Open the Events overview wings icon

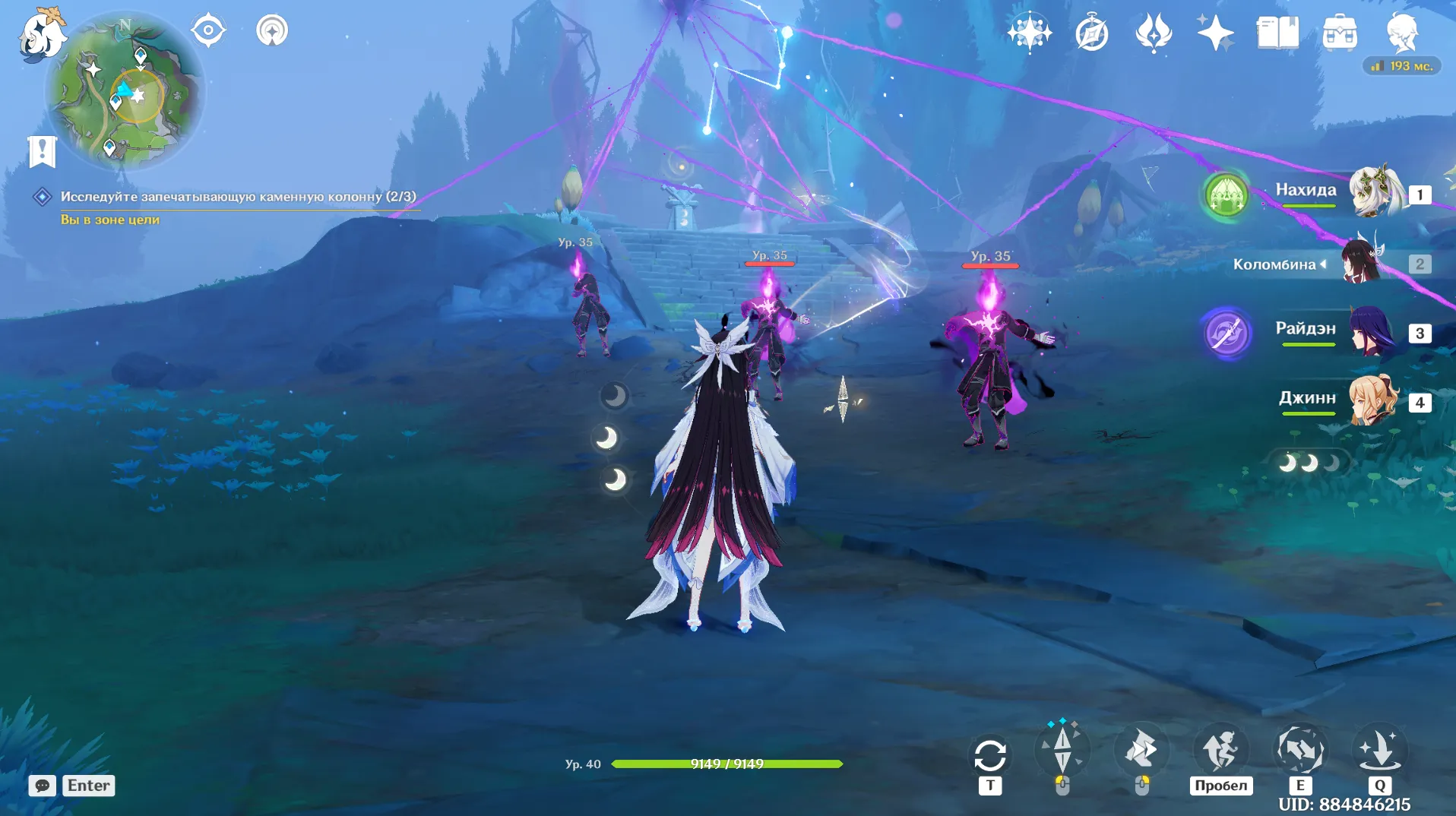pos(1154,31)
